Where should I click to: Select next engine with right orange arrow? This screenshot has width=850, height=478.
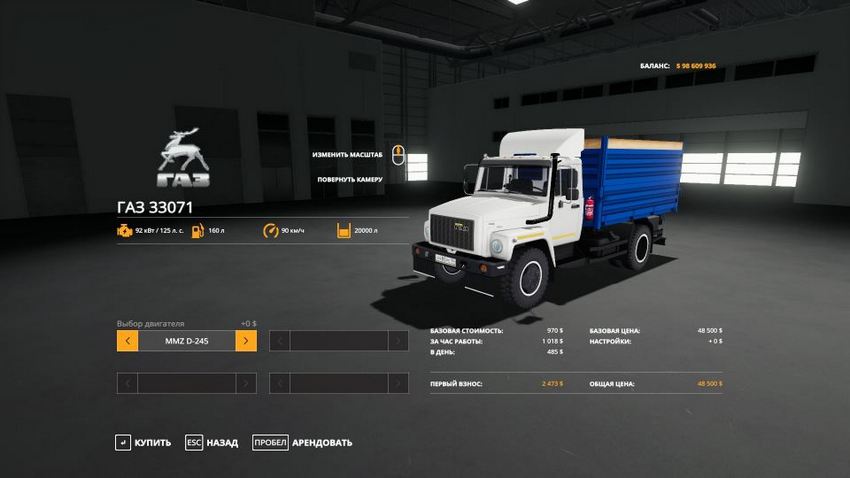coord(246,341)
